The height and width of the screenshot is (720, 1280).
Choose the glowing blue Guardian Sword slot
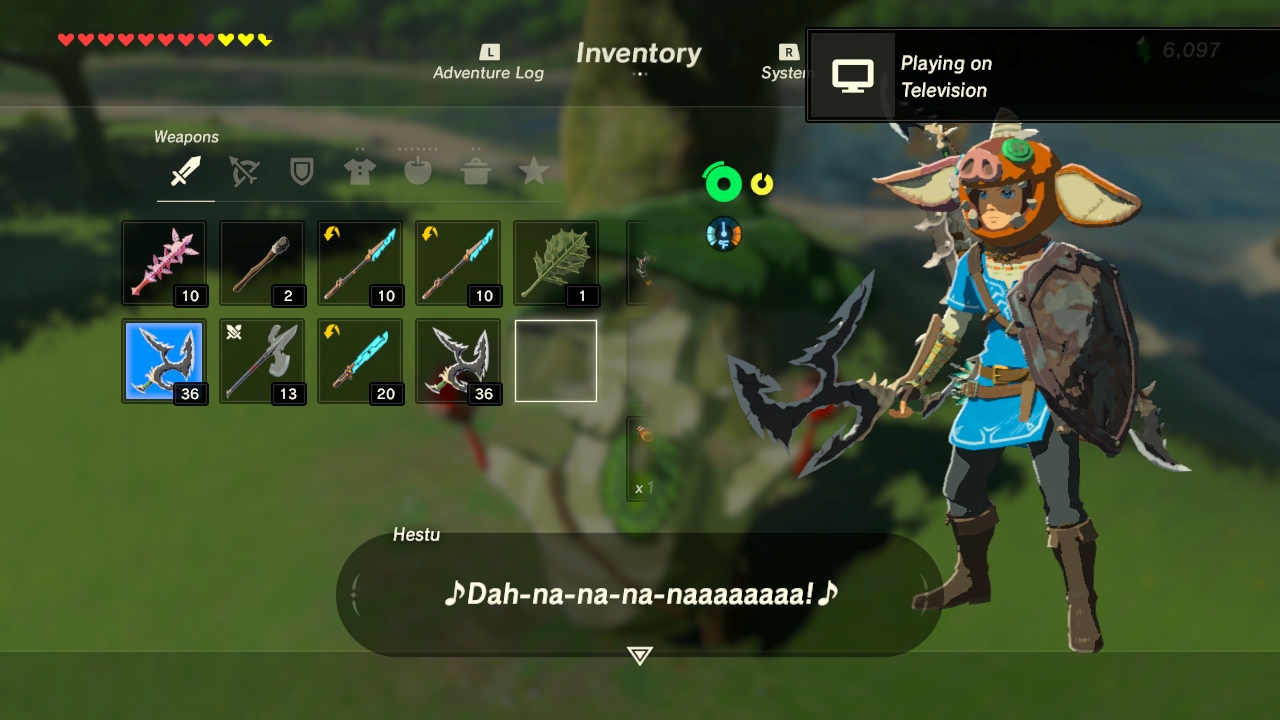tap(360, 361)
